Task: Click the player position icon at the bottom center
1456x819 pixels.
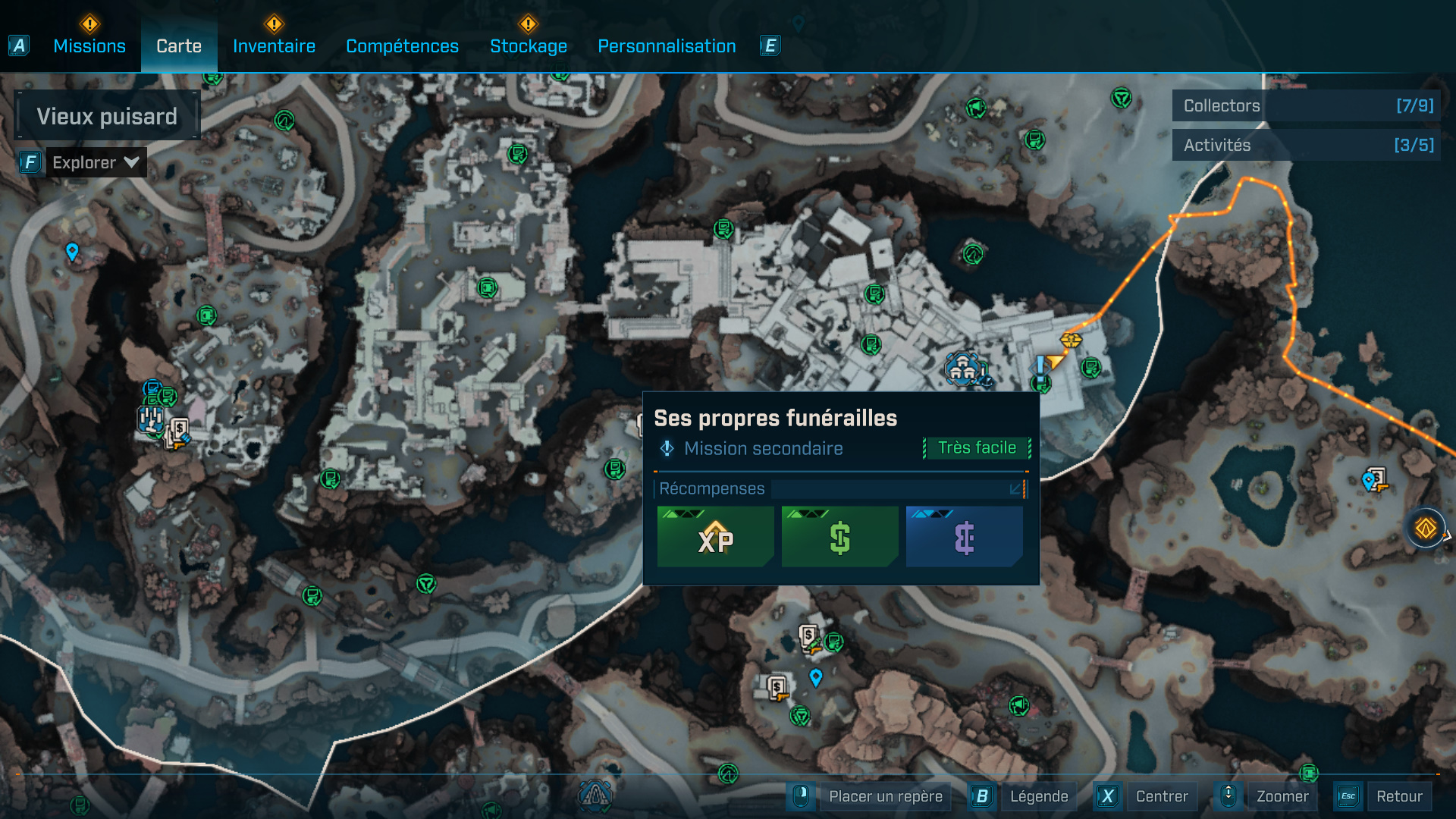Action: (x=596, y=794)
